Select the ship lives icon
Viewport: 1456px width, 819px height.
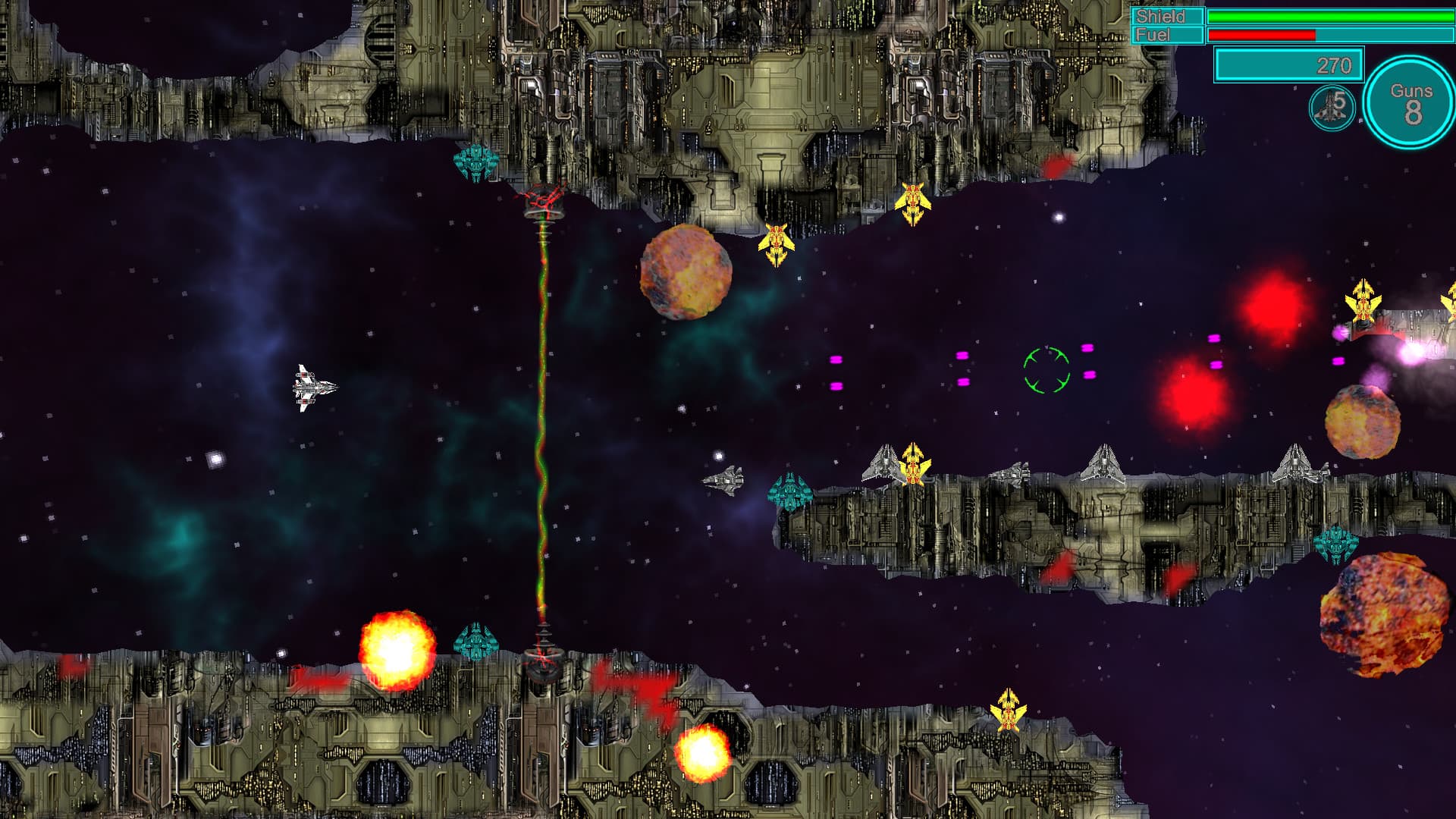[x=1332, y=108]
